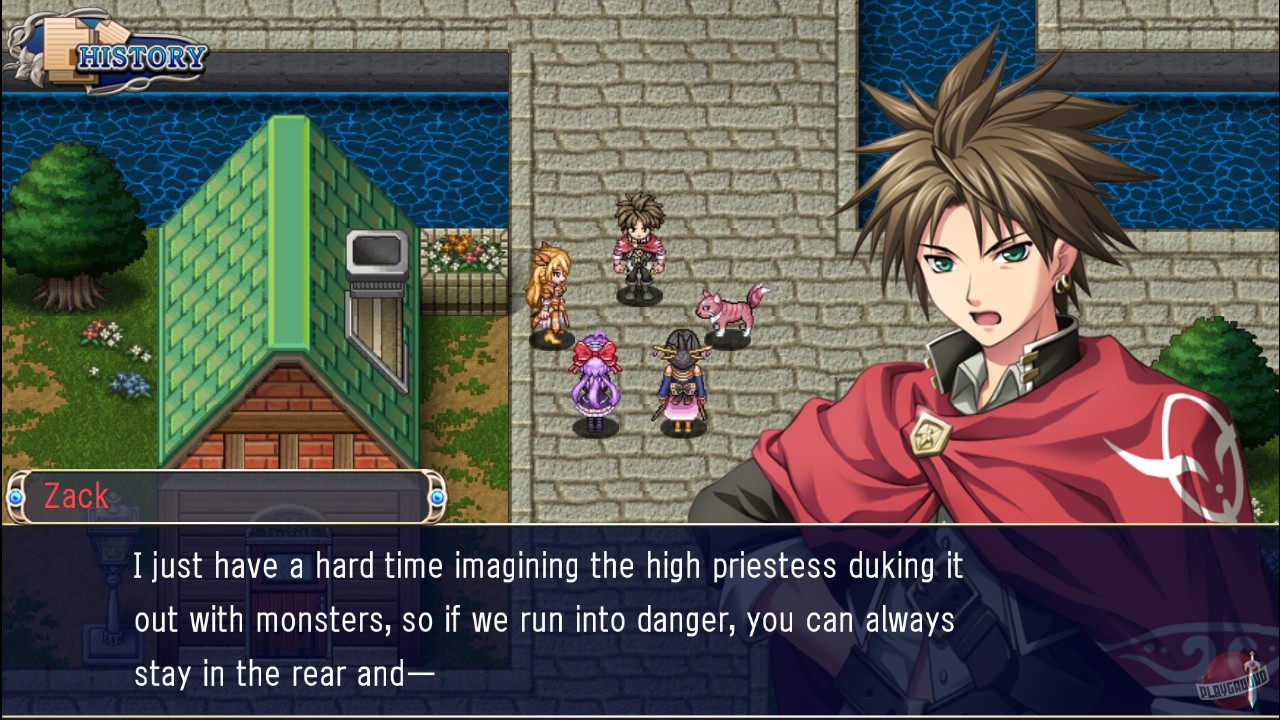1280x720 pixels.
Task: Click the blue orb left of Zack's nameplate
Action: [14, 497]
